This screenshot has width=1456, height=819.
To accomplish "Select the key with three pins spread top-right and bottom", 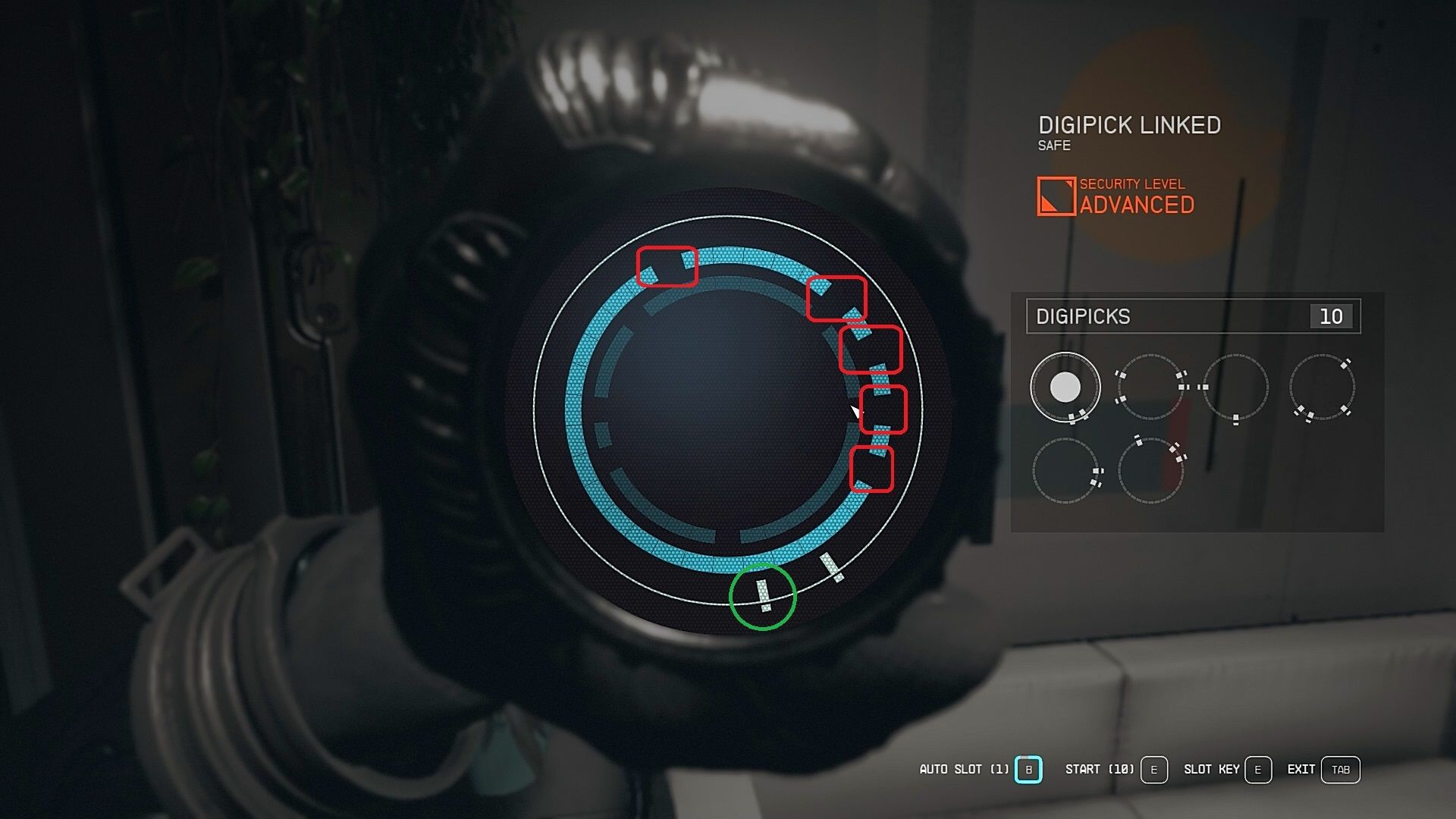I will (1322, 387).
